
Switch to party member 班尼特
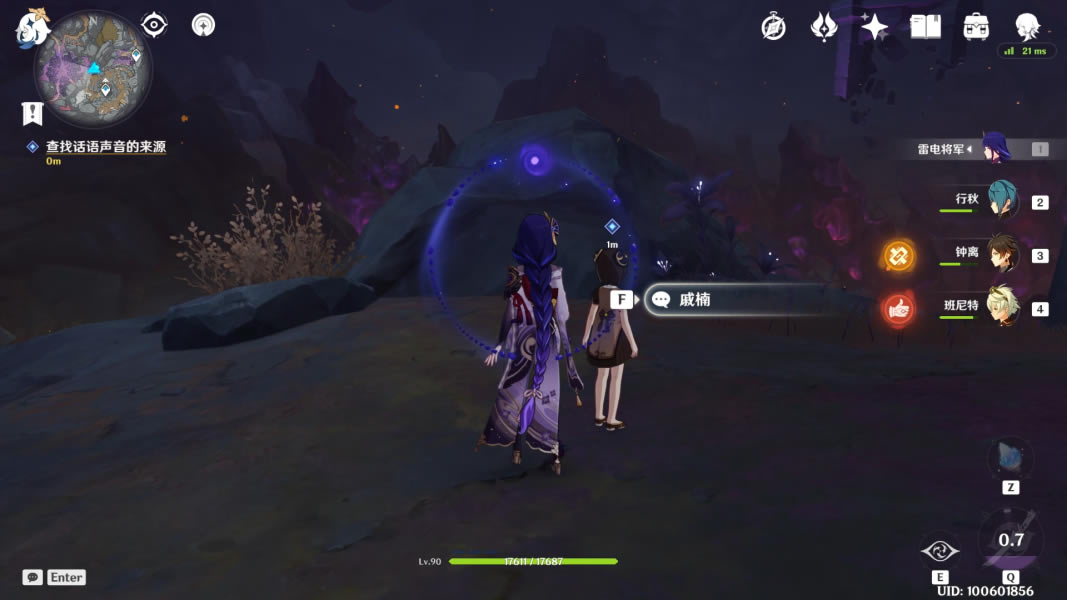1001,306
